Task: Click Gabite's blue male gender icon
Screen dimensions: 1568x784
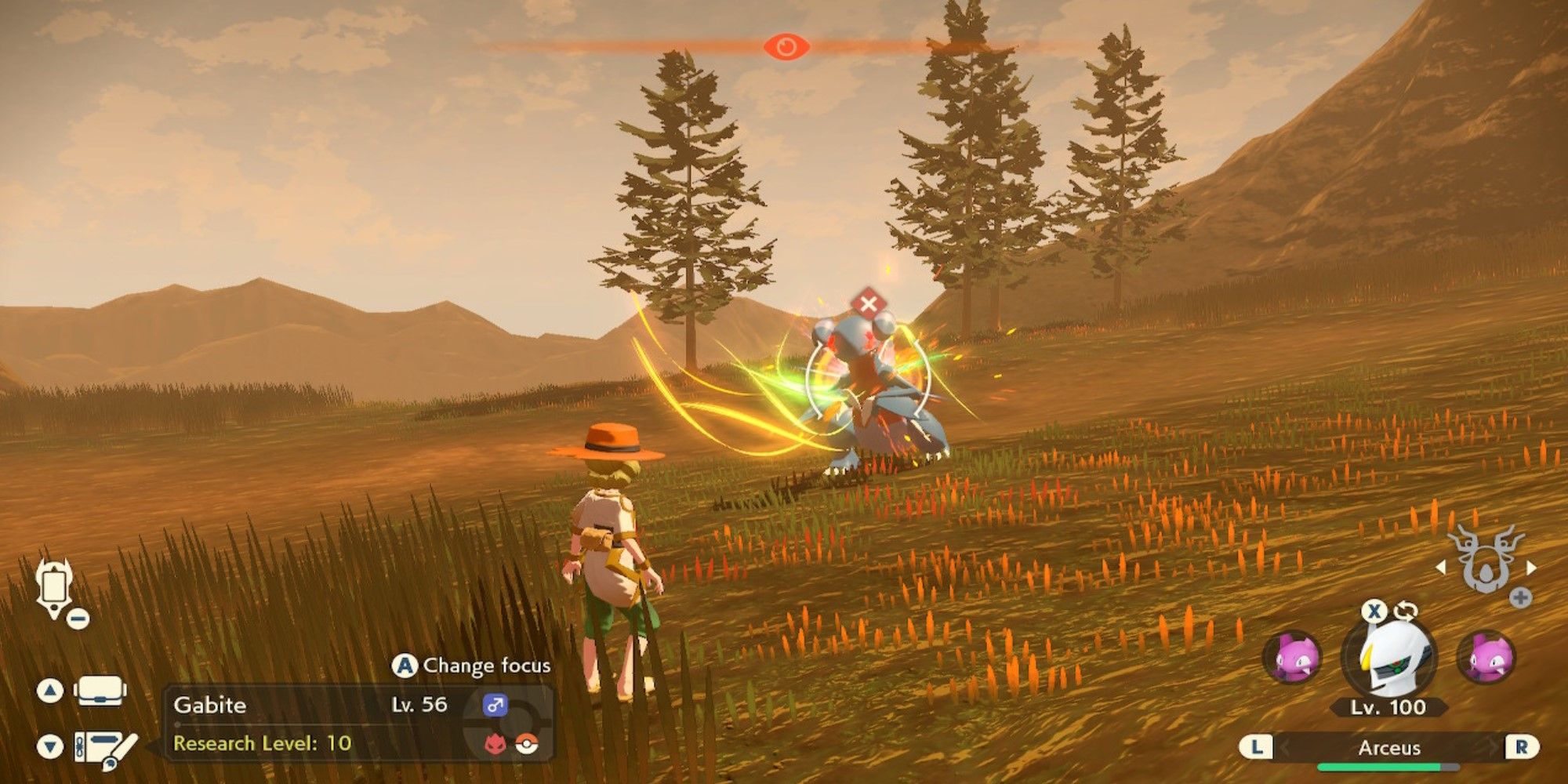Action: (x=495, y=704)
